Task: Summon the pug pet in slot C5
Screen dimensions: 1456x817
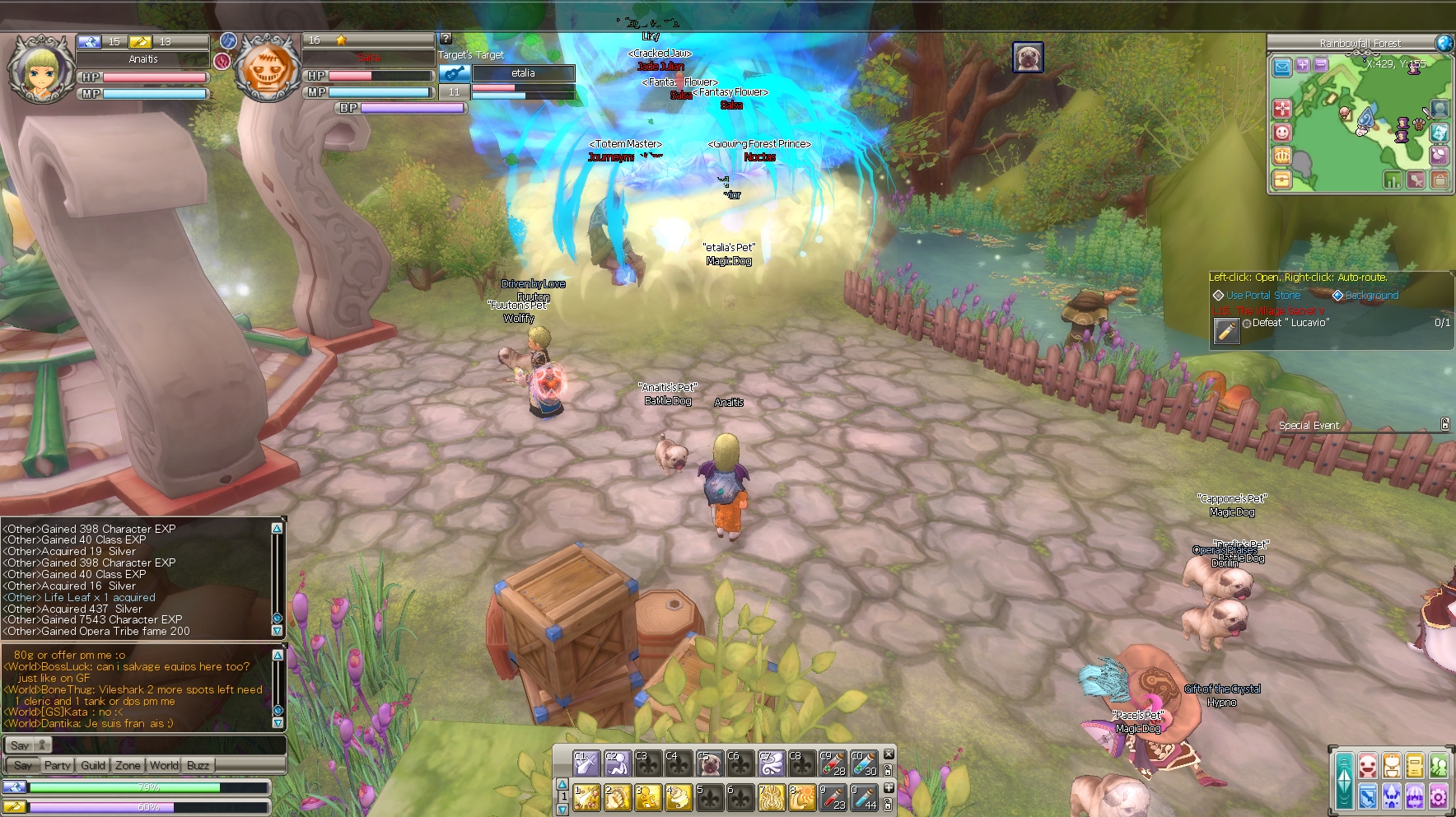Action: click(709, 763)
